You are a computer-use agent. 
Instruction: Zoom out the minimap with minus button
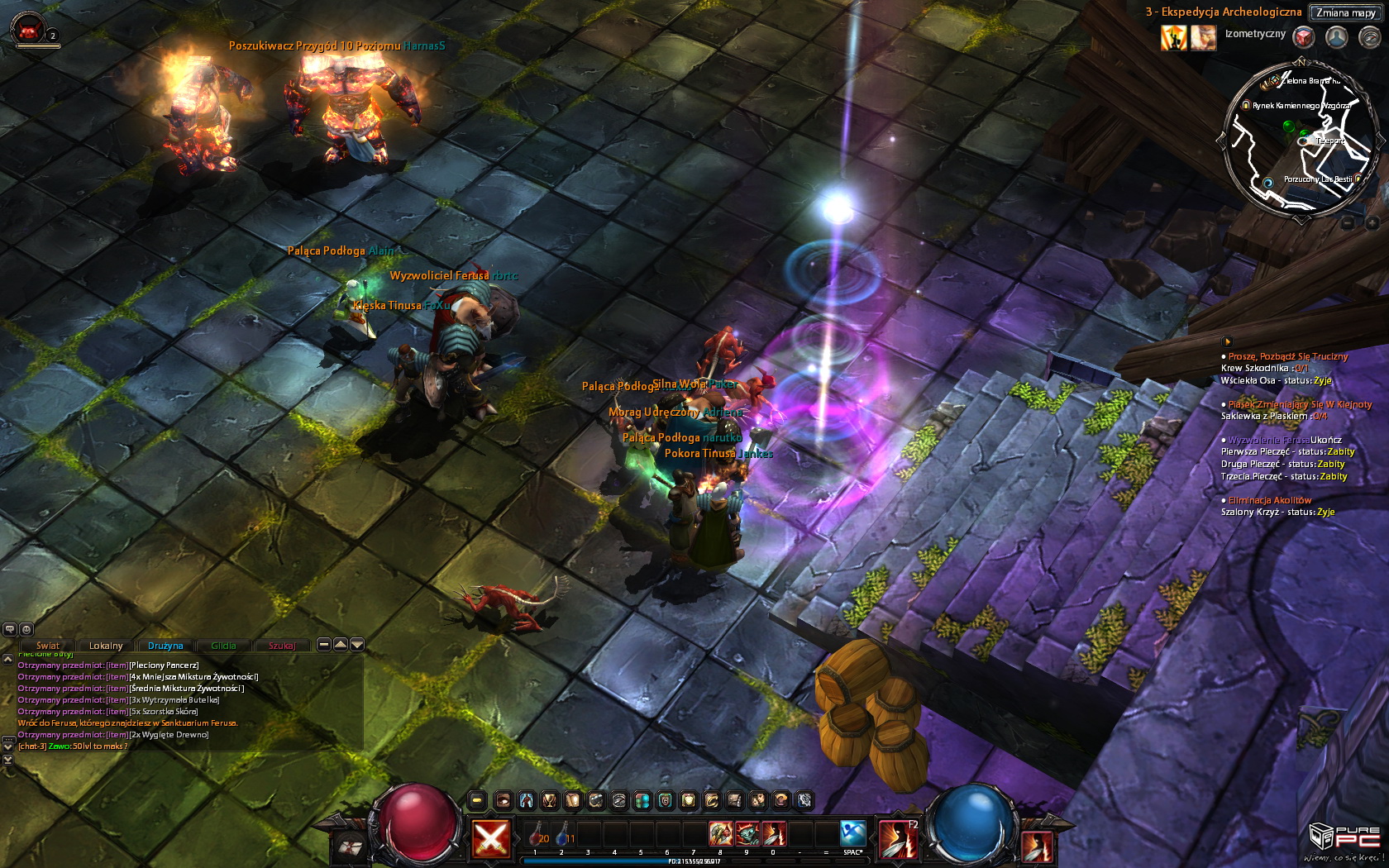click(1348, 222)
